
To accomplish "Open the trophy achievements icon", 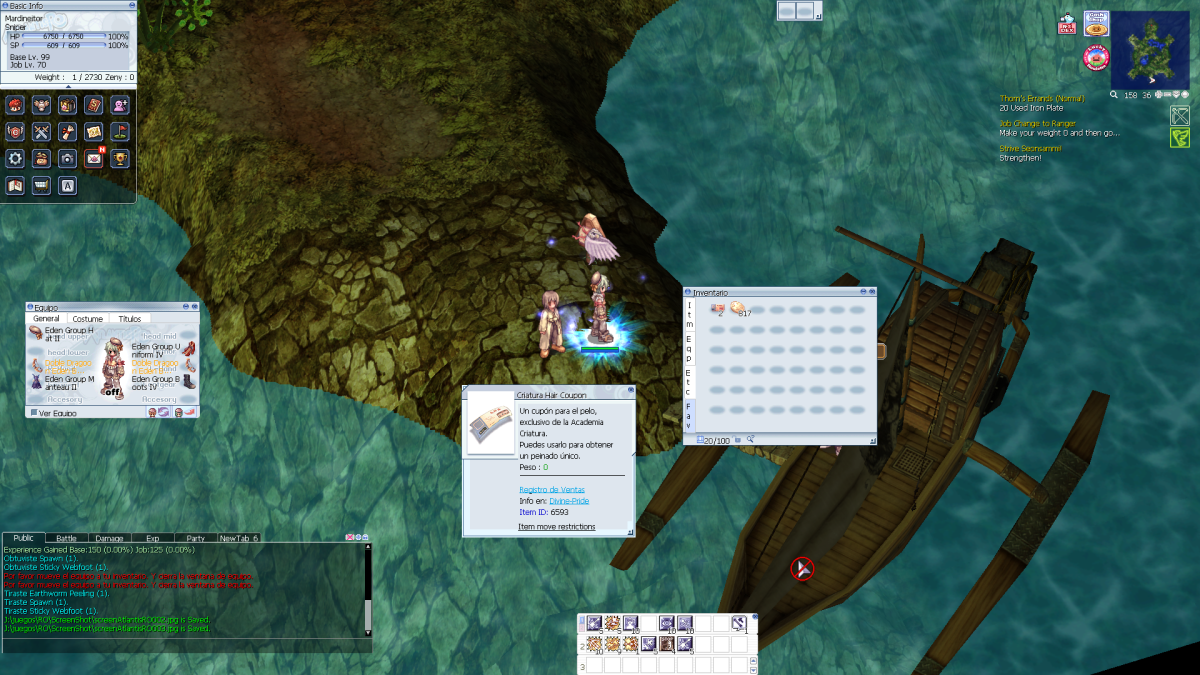I will [120, 158].
